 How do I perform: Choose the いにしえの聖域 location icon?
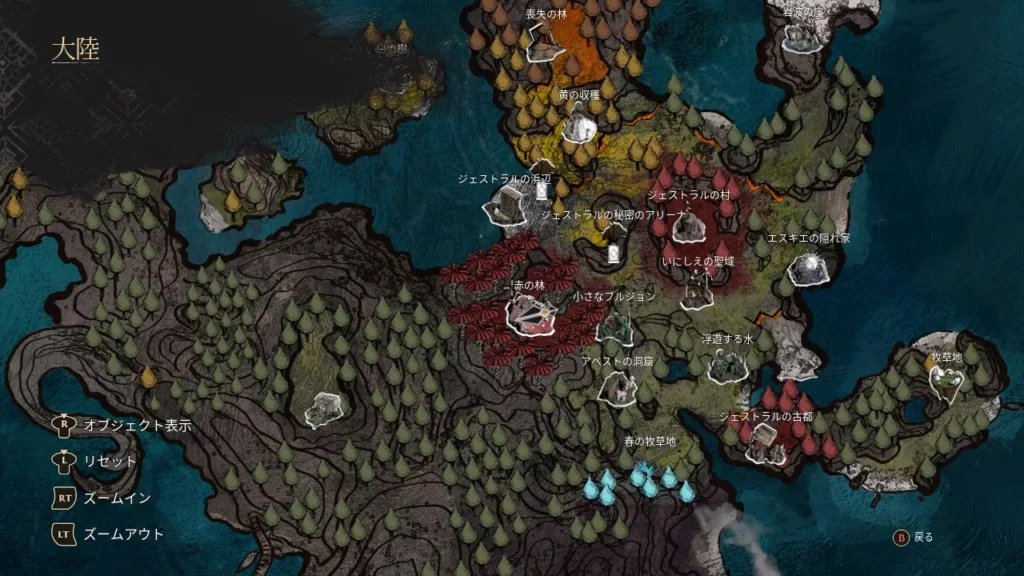(x=696, y=290)
